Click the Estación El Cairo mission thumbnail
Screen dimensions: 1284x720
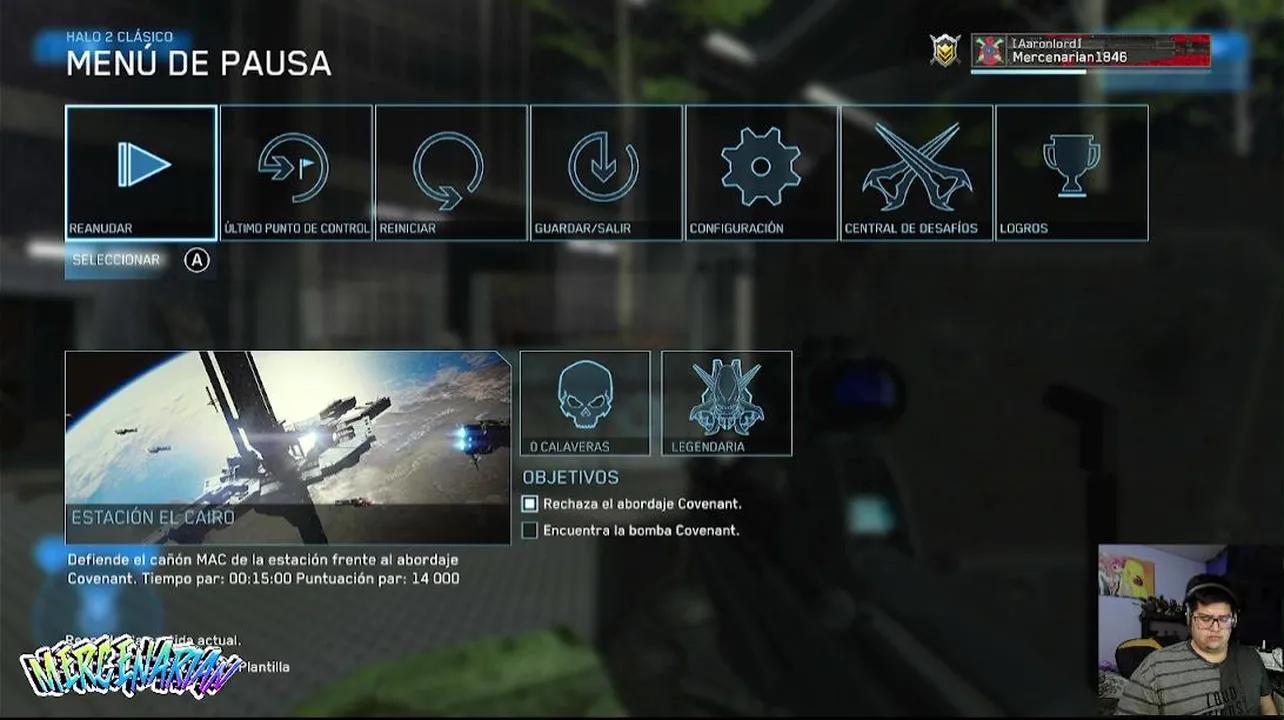click(288, 447)
